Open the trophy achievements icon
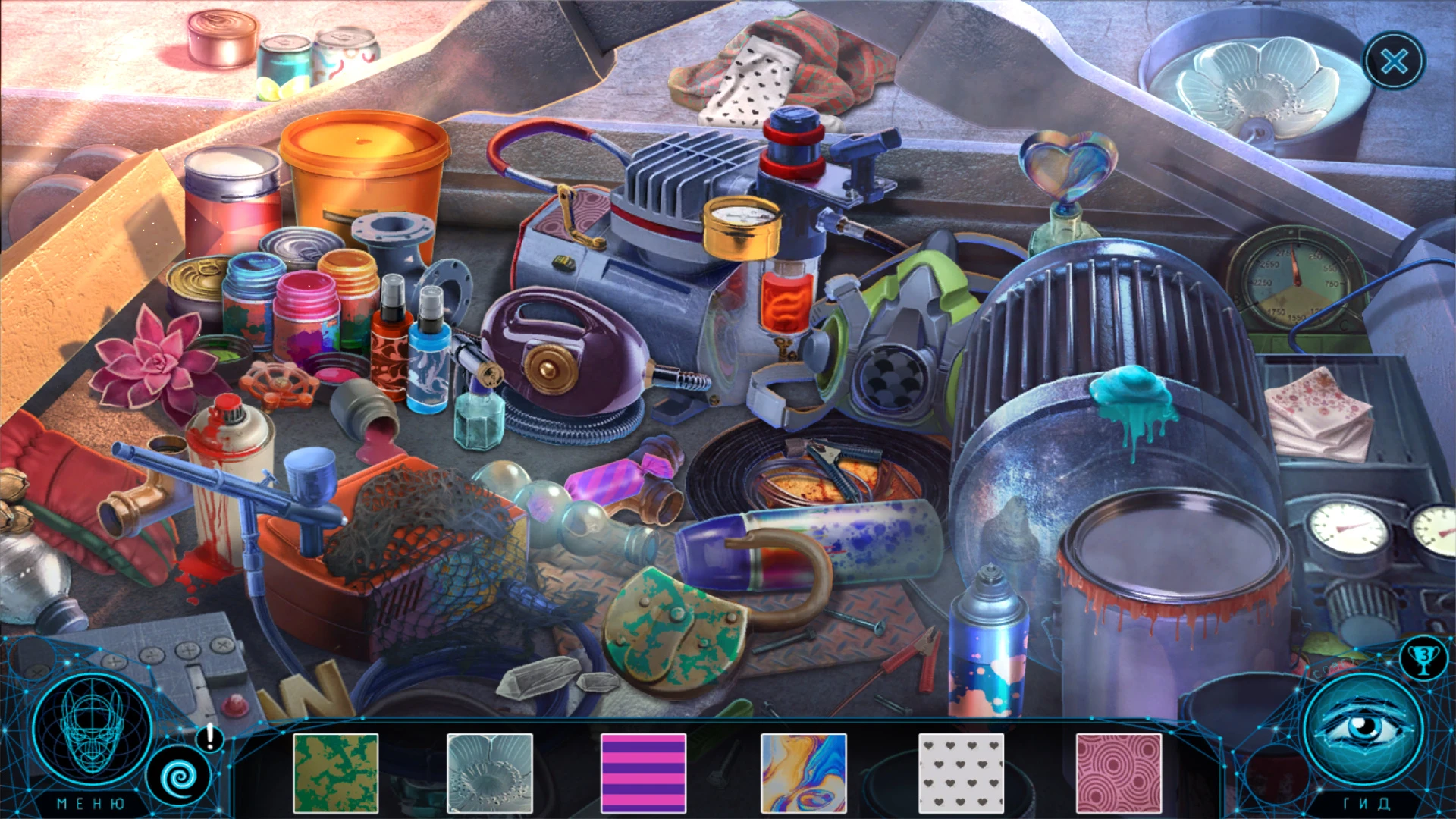Screen dimensions: 1456x819 (x=1423, y=657)
